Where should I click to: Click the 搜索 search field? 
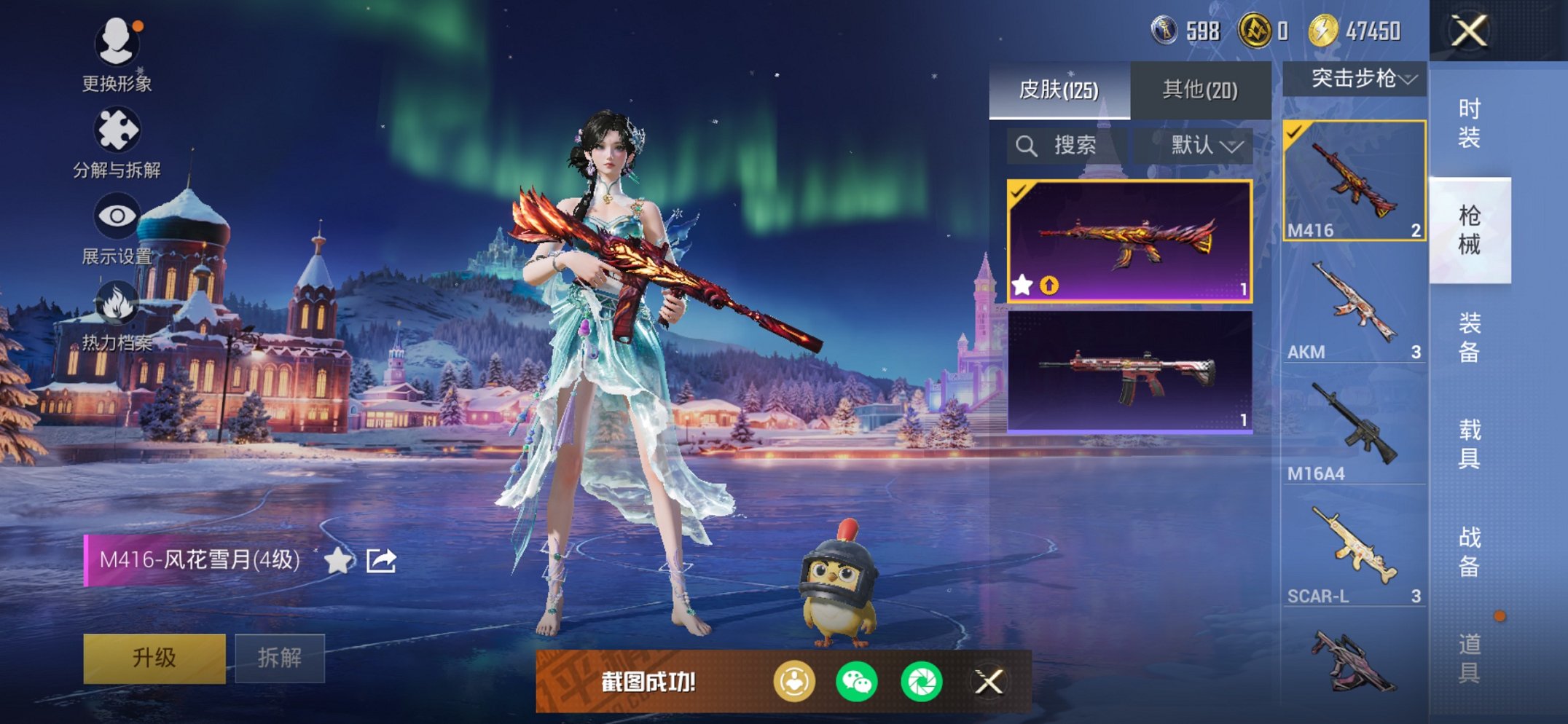1067,146
